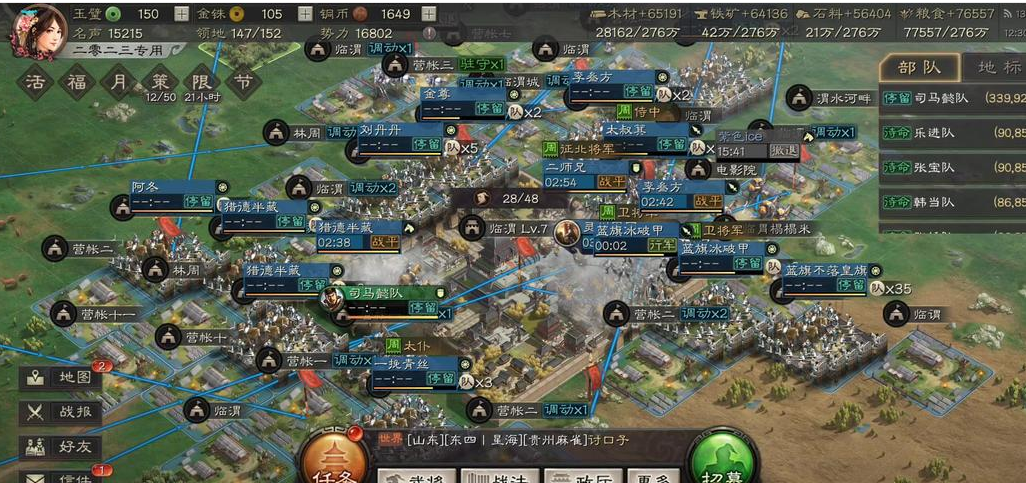Open the 战报 battle reports

[x=61, y=411]
